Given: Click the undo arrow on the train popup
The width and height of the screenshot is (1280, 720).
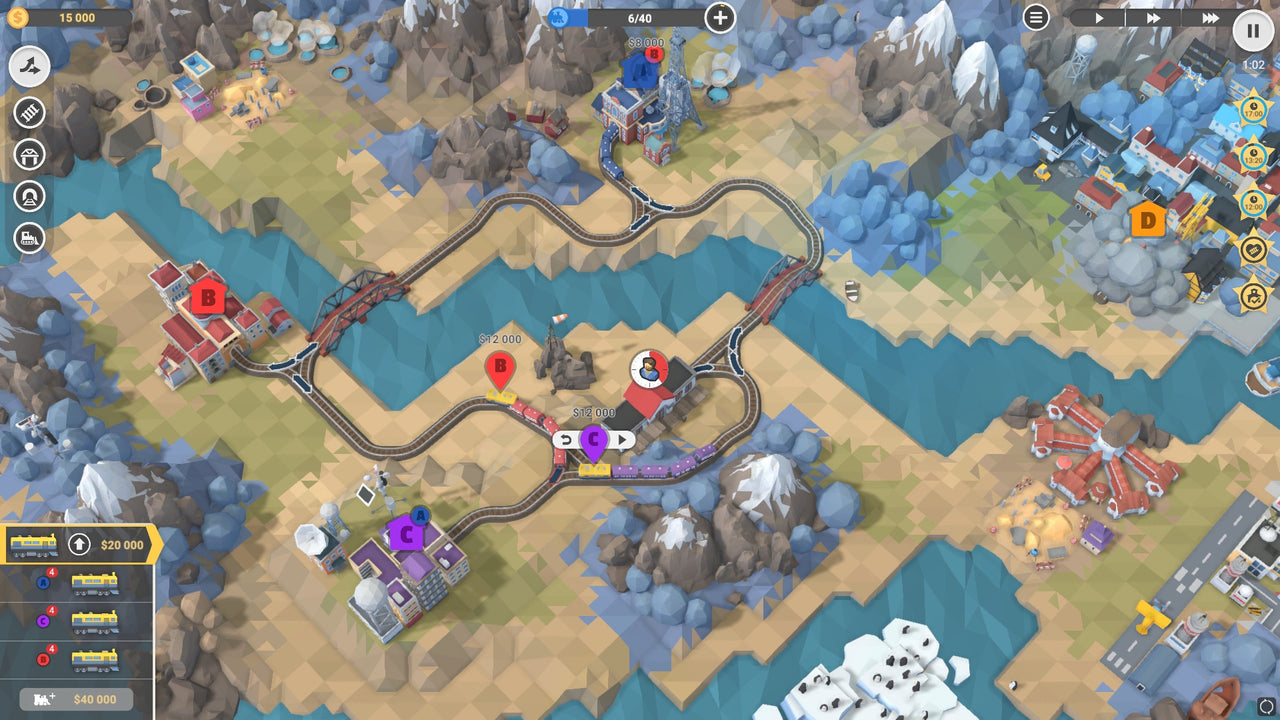Looking at the screenshot, I should tap(567, 437).
